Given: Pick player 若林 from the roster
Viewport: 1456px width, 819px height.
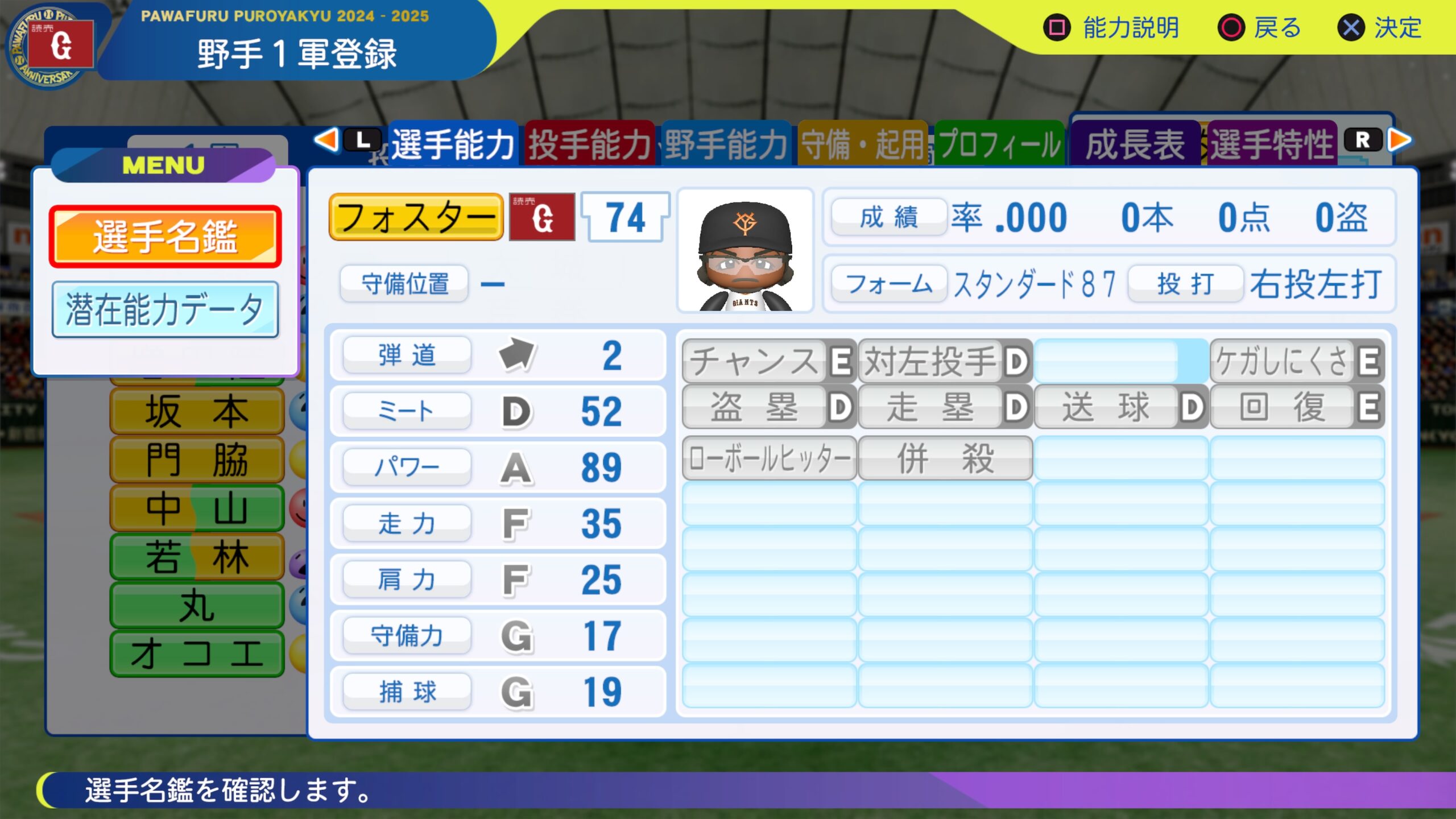Looking at the screenshot, I should click(197, 557).
